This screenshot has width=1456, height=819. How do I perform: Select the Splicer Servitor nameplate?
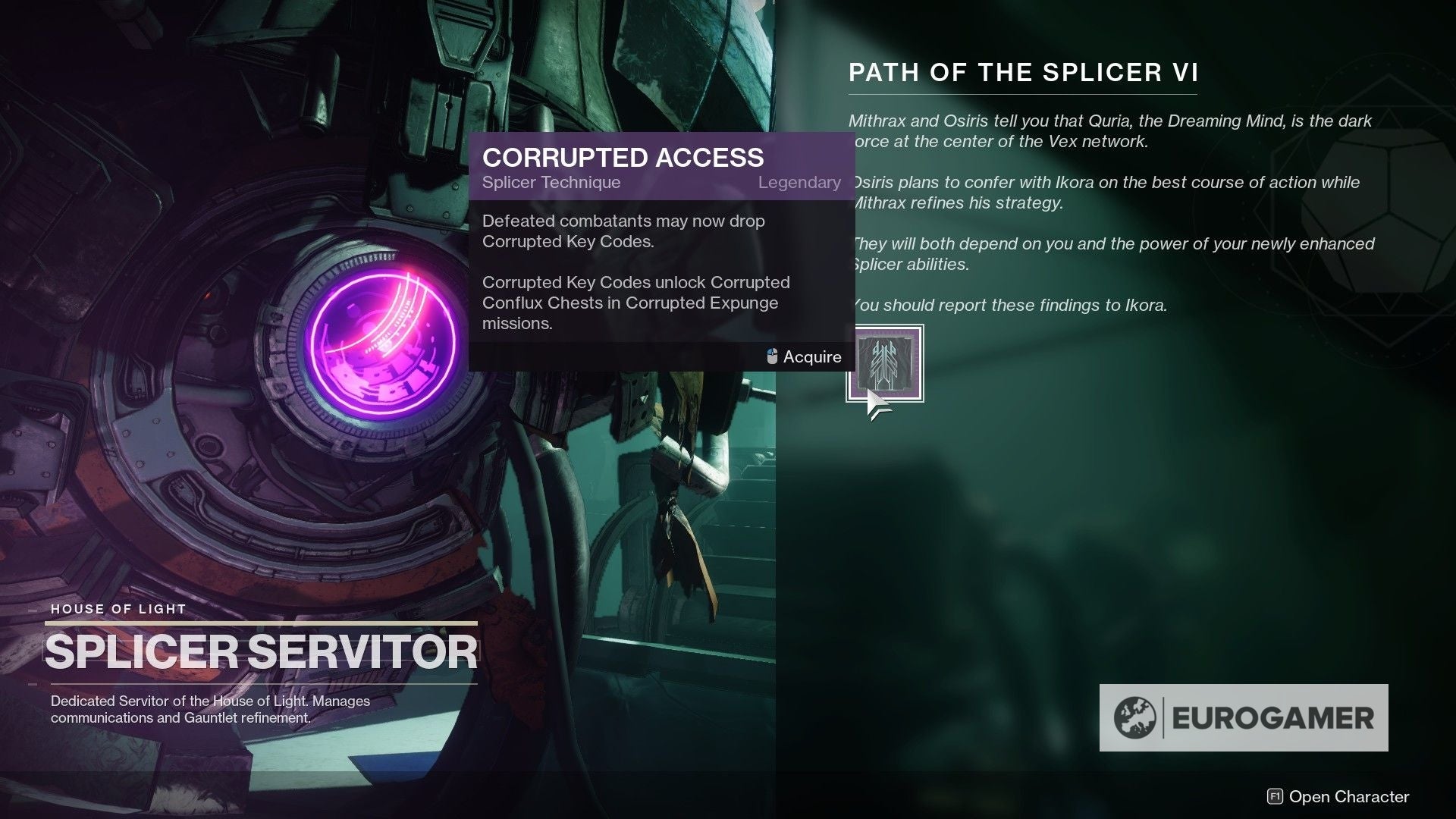[262, 650]
